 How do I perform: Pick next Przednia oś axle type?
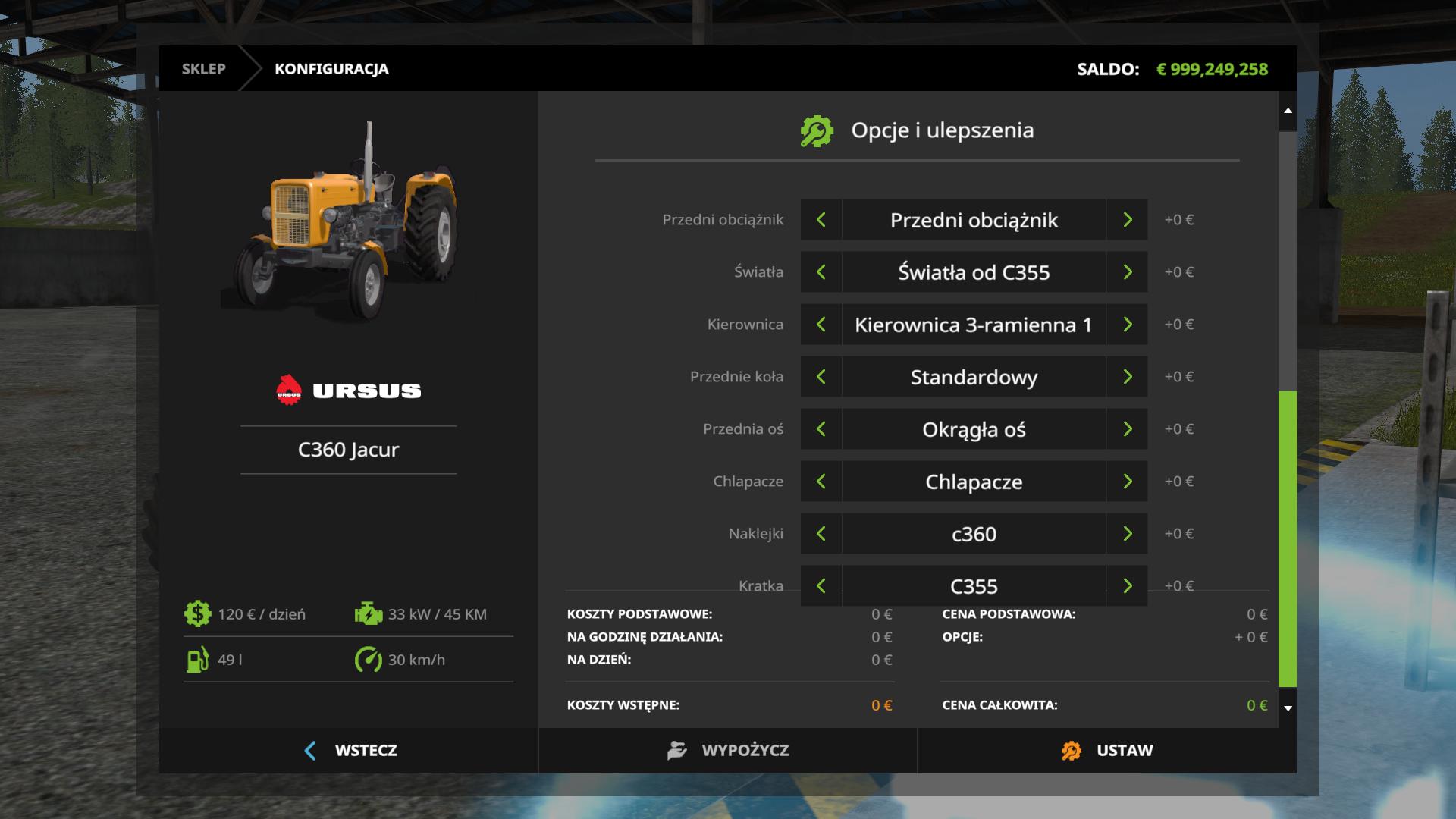tap(1127, 429)
